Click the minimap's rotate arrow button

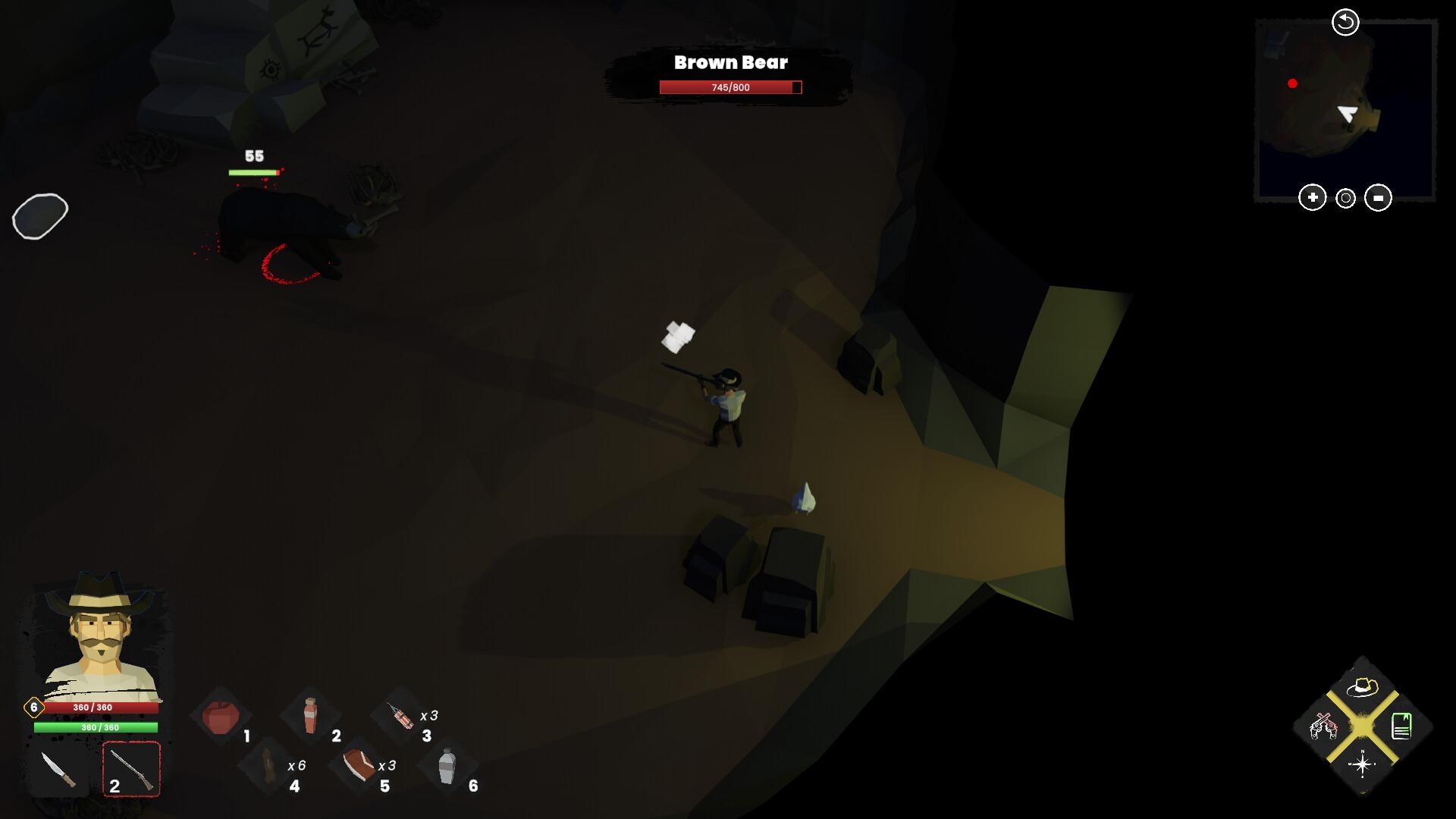click(1345, 22)
